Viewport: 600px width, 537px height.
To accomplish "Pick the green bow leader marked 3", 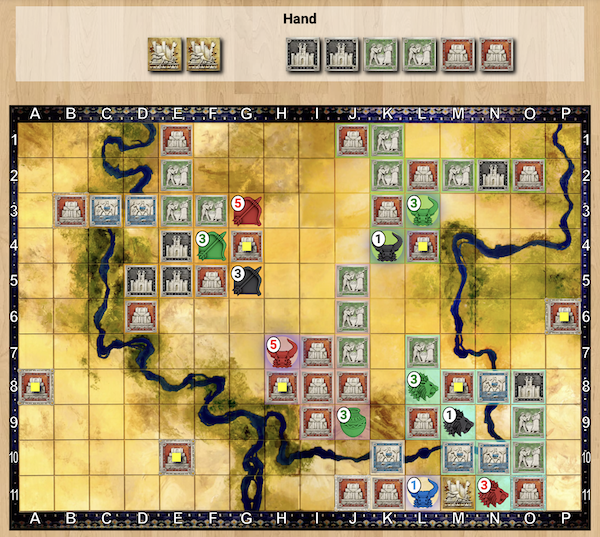I will coord(212,245).
